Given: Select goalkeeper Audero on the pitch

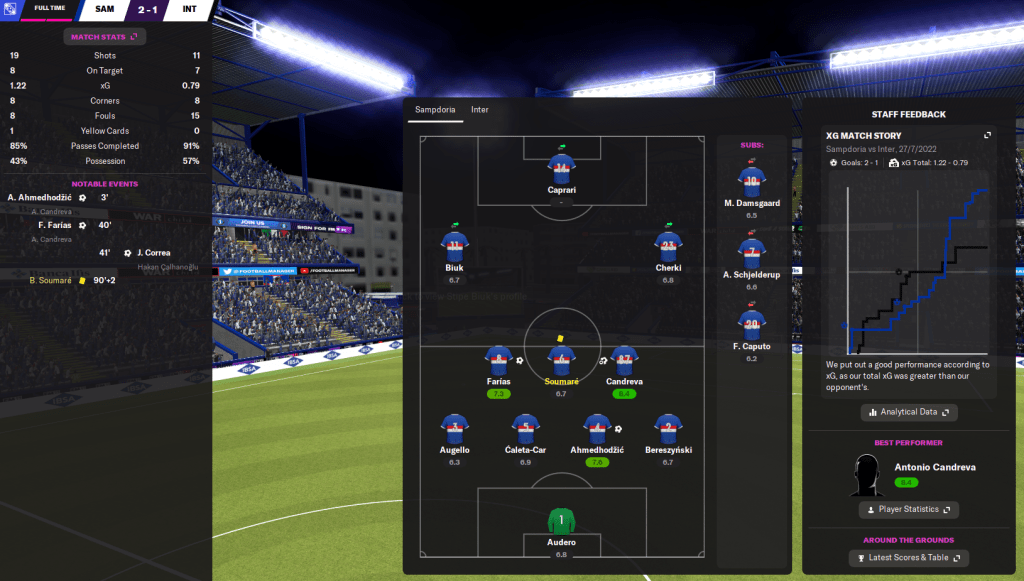Looking at the screenshot, I should 561,523.
